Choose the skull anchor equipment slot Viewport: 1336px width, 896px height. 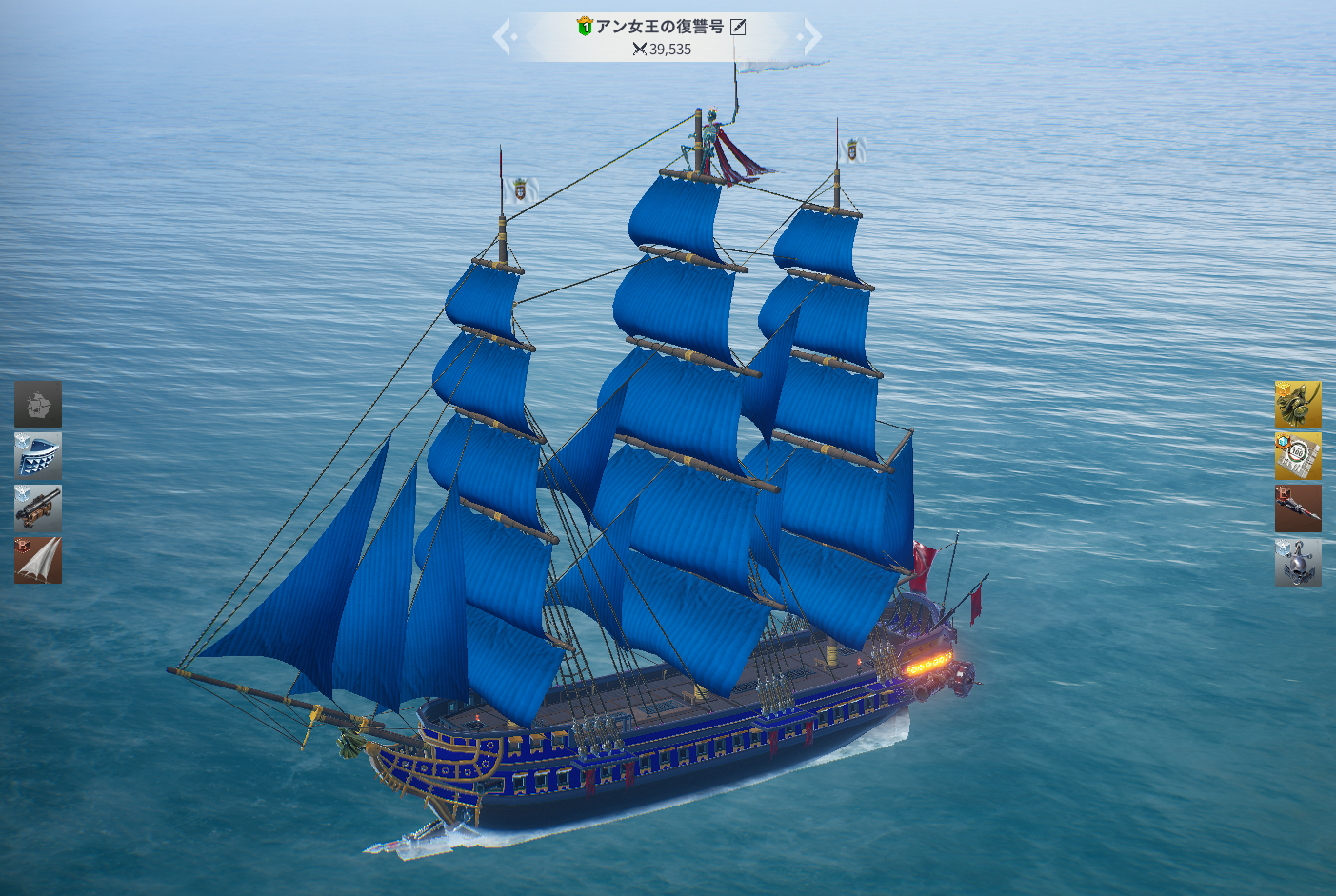click(1298, 562)
